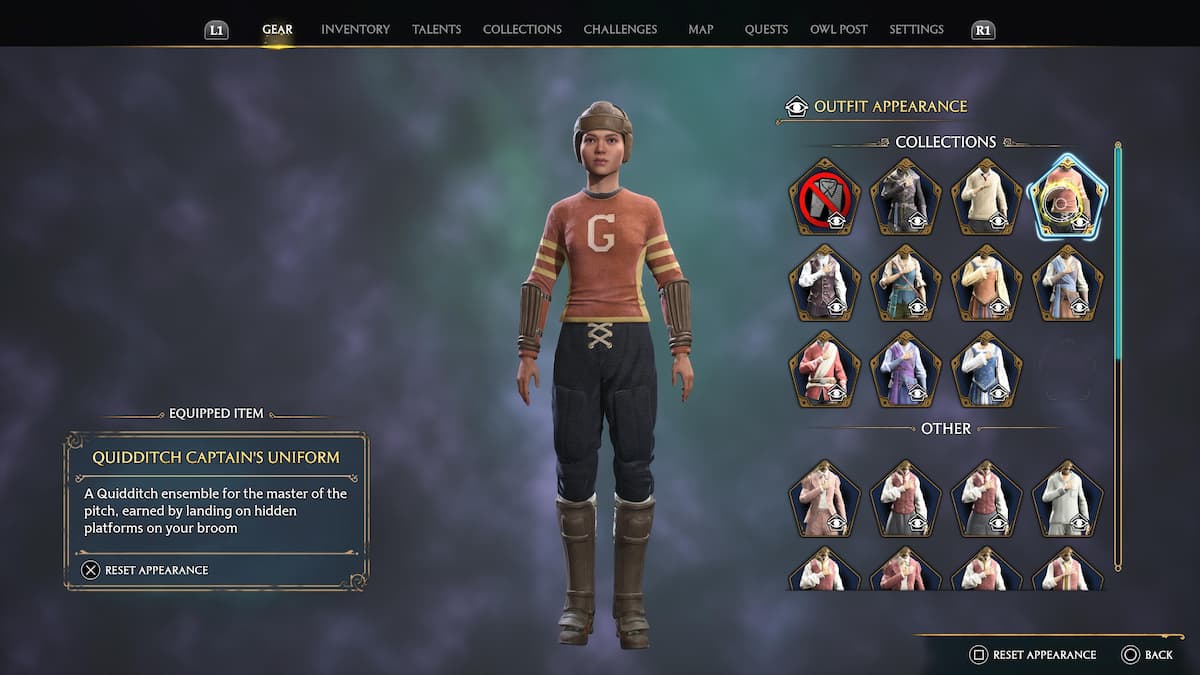The width and height of the screenshot is (1200, 675).
Task: Go back using the Back button
Action: coord(1147,655)
